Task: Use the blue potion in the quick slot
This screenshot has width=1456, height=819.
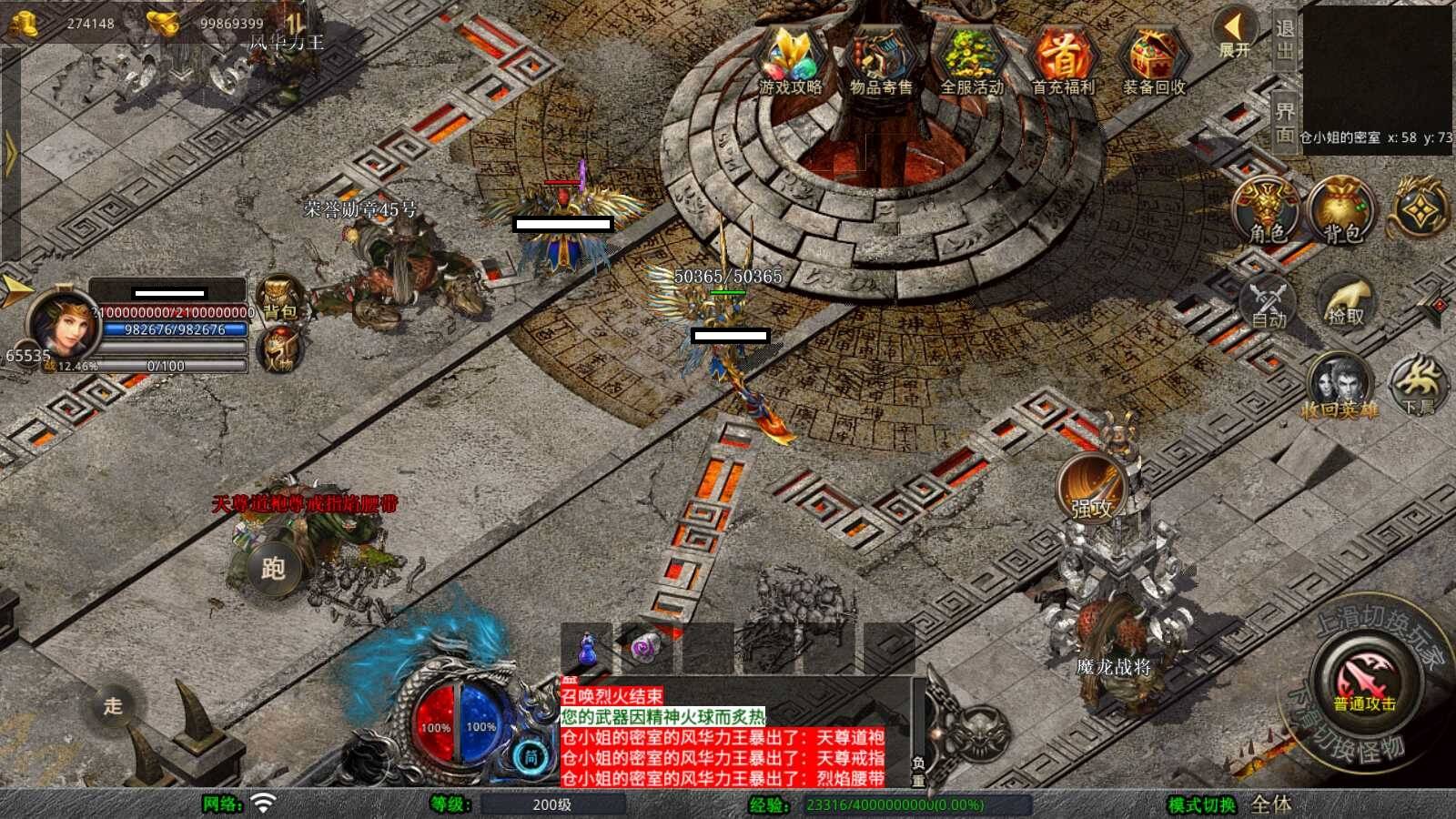Action: pyautogui.click(x=588, y=650)
